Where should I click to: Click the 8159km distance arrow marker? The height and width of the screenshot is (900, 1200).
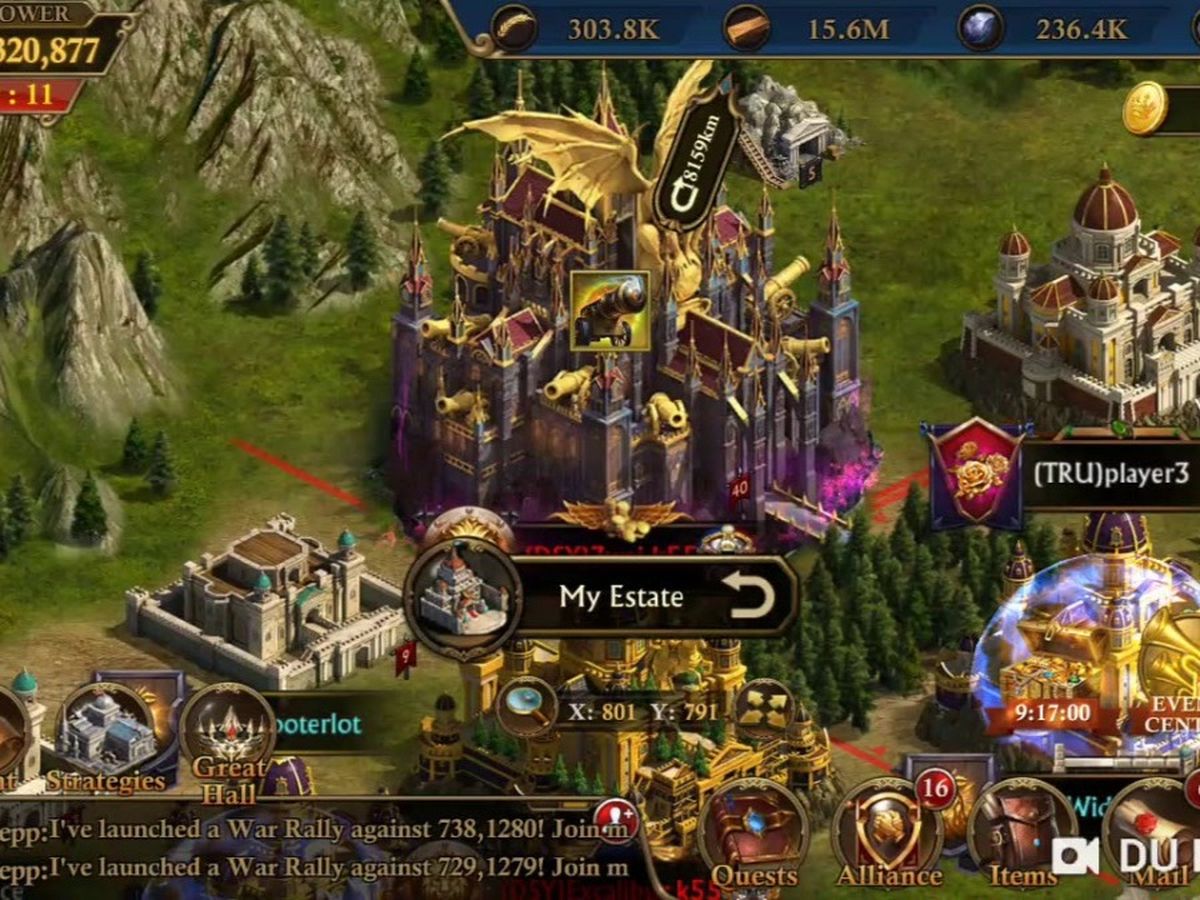(696, 160)
